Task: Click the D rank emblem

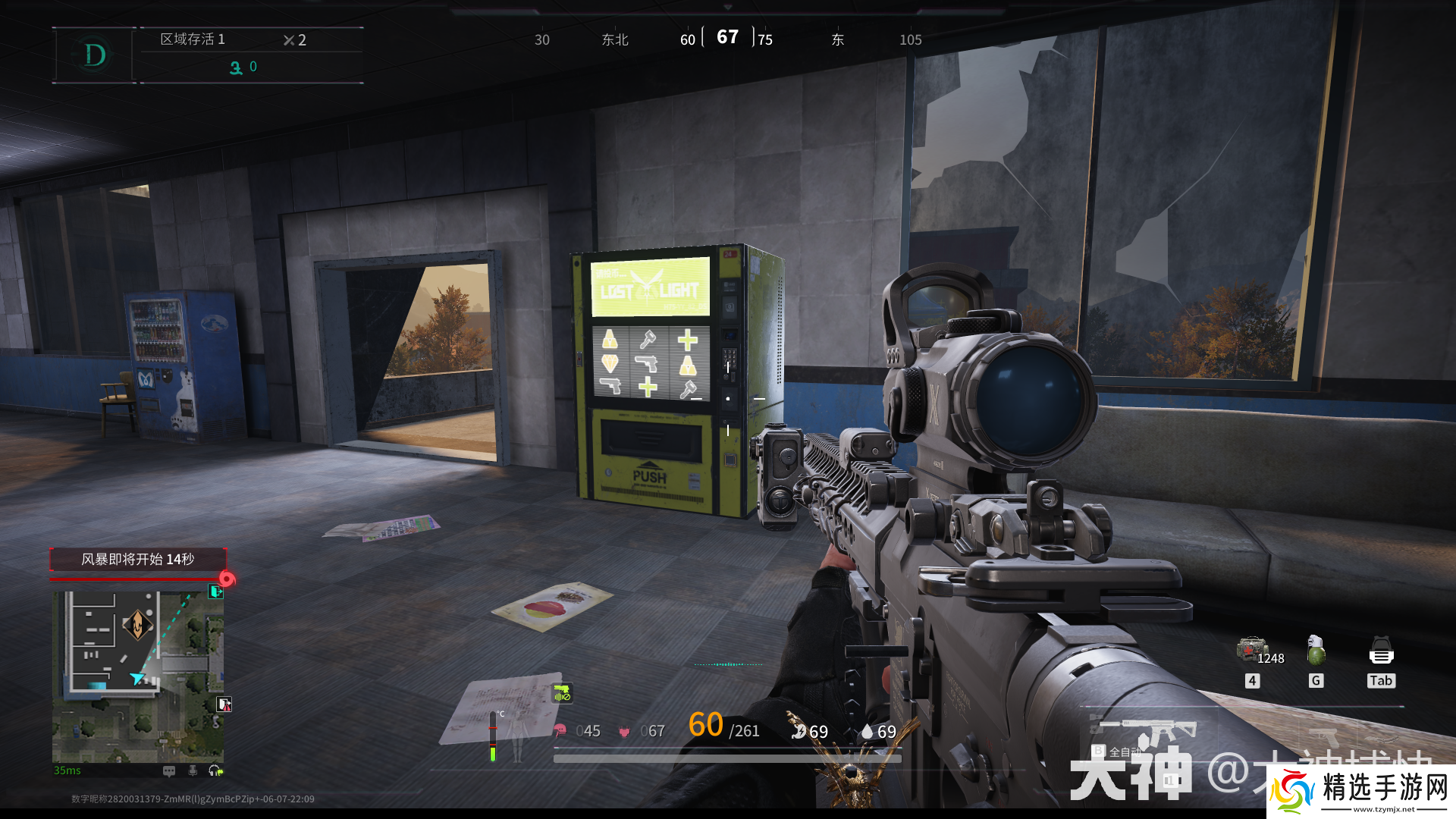Action: coord(95,55)
